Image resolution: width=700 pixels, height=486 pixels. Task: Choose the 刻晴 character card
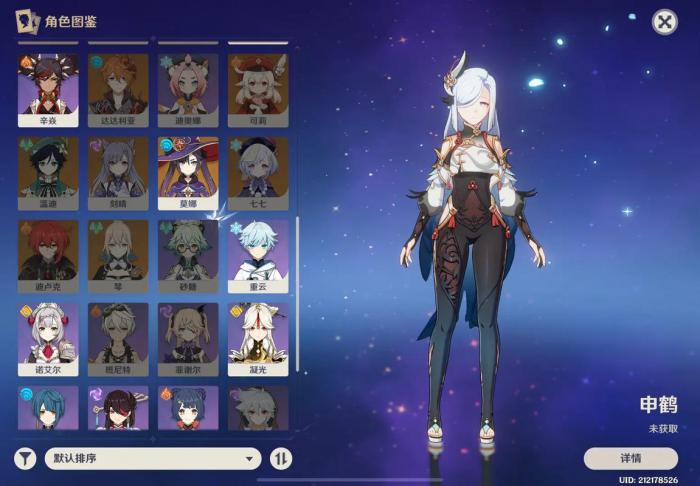tap(118, 172)
